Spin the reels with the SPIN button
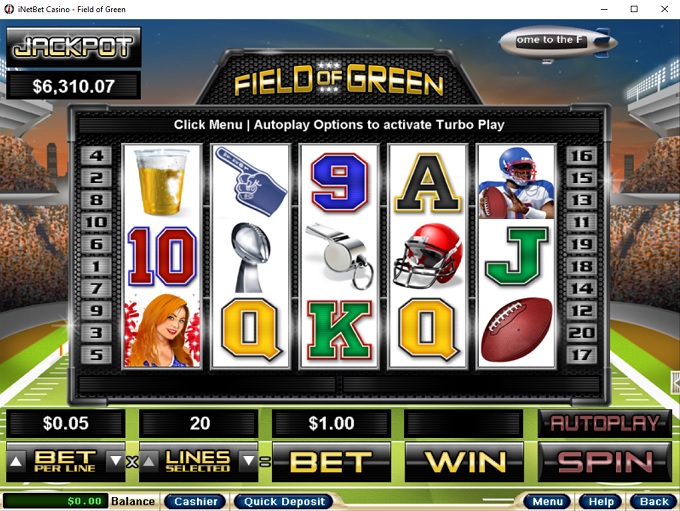Screen dimensions: 680x511 click(x=604, y=462)
